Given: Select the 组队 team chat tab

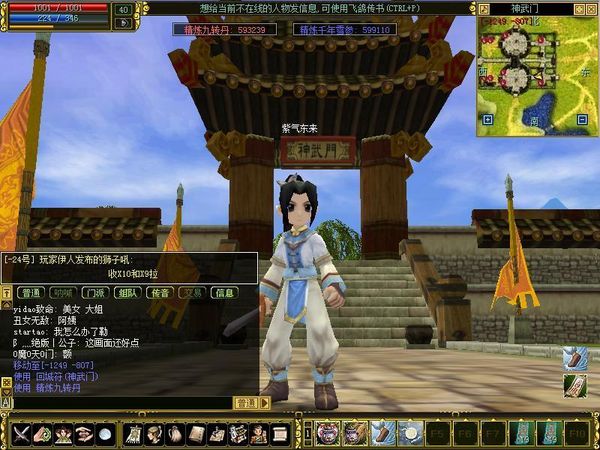Looking at the screenshot, I should [127, 293].
